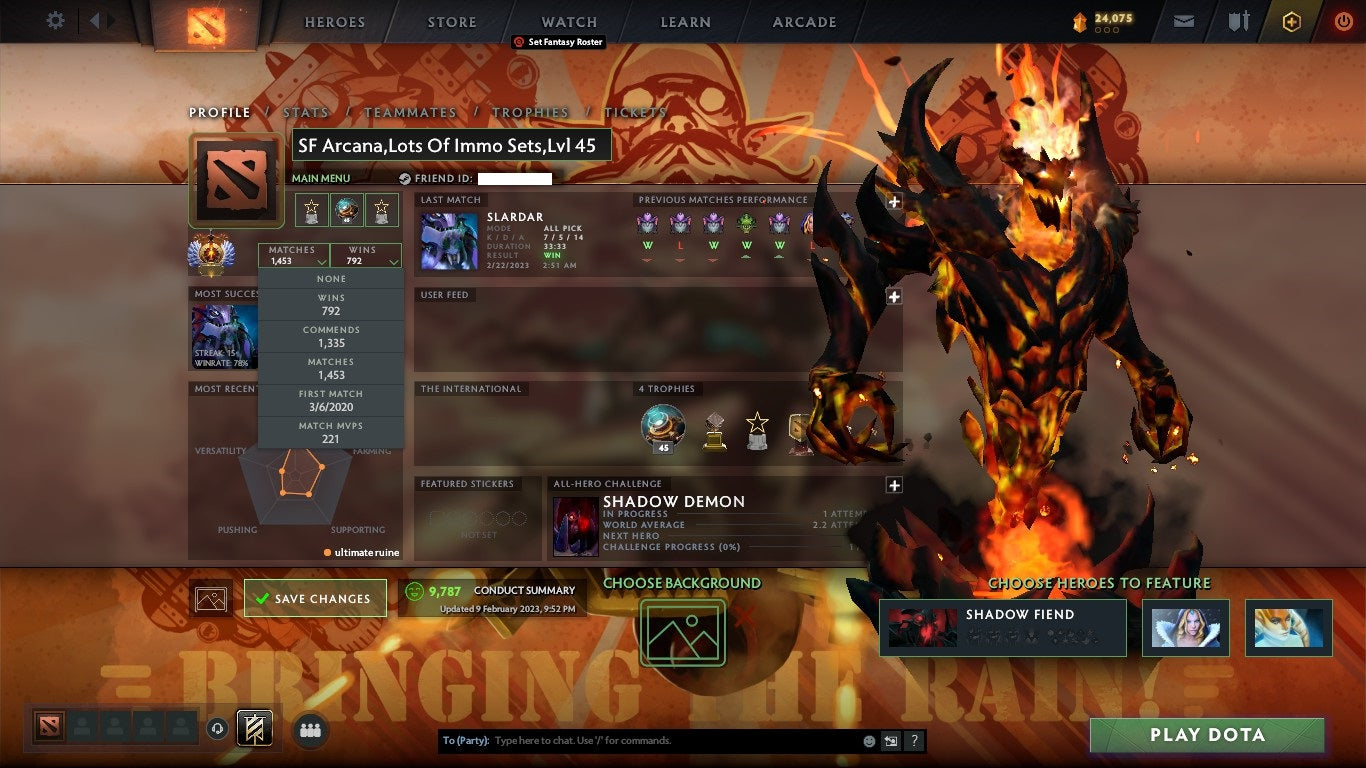1366x768 pixels.
Task: Open notifications mail icon
Action: (x=1184, y=21)
